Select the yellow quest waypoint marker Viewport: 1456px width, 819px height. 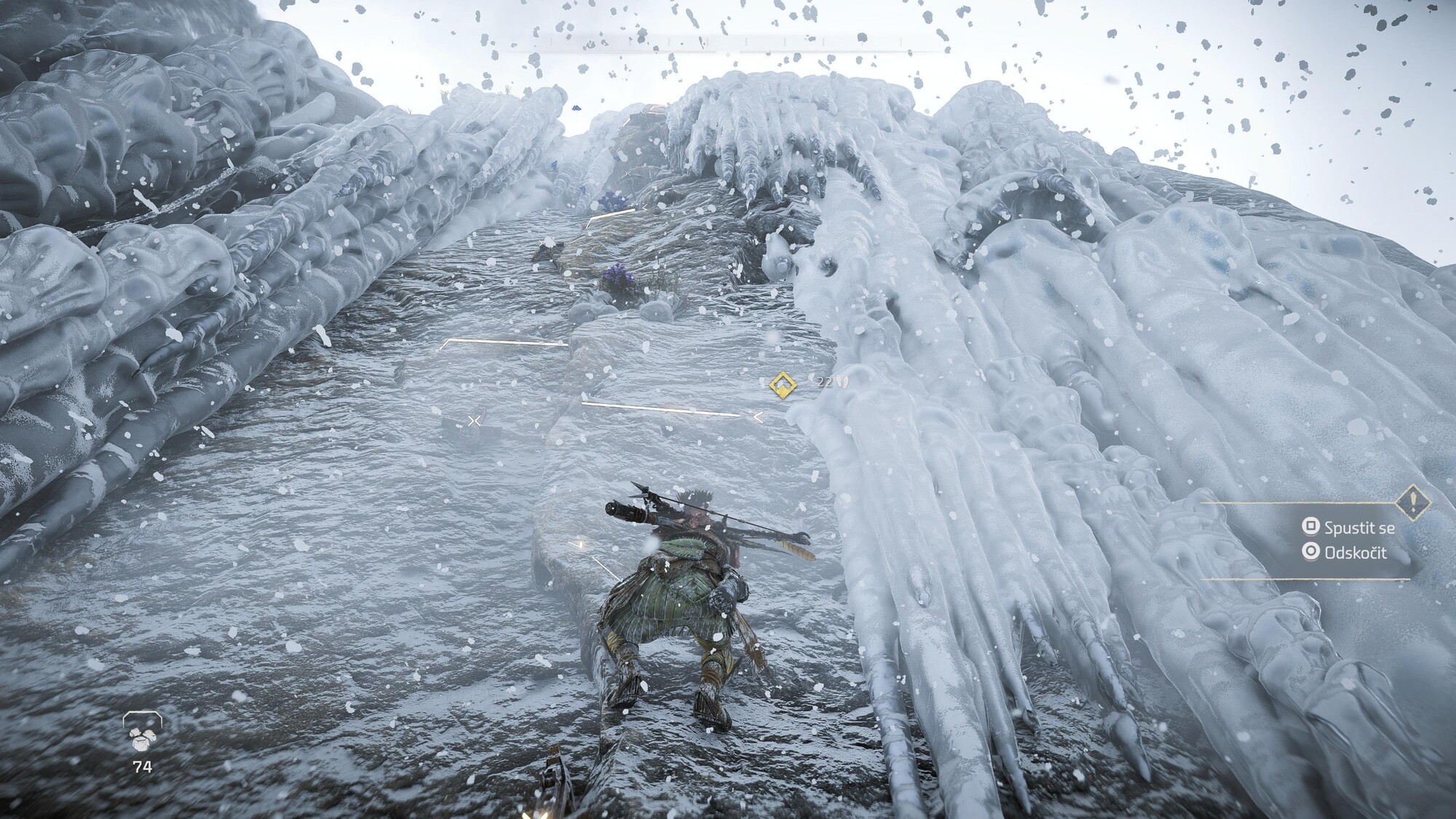[782, 383]
